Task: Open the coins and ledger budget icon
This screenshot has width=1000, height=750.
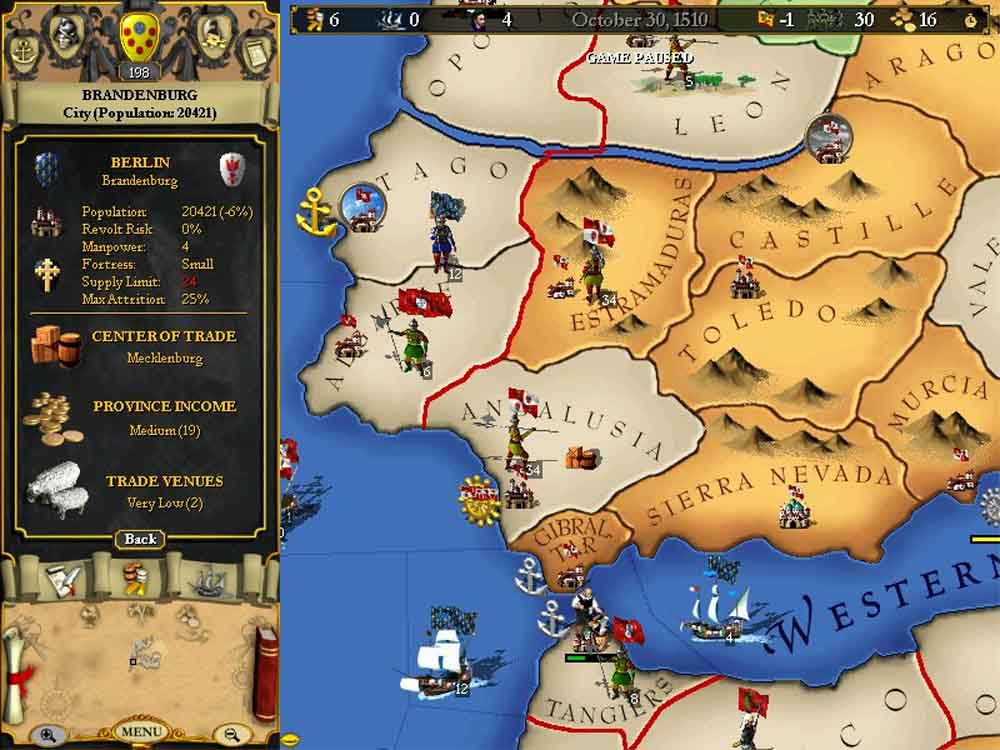Action: tap(211, 36)
